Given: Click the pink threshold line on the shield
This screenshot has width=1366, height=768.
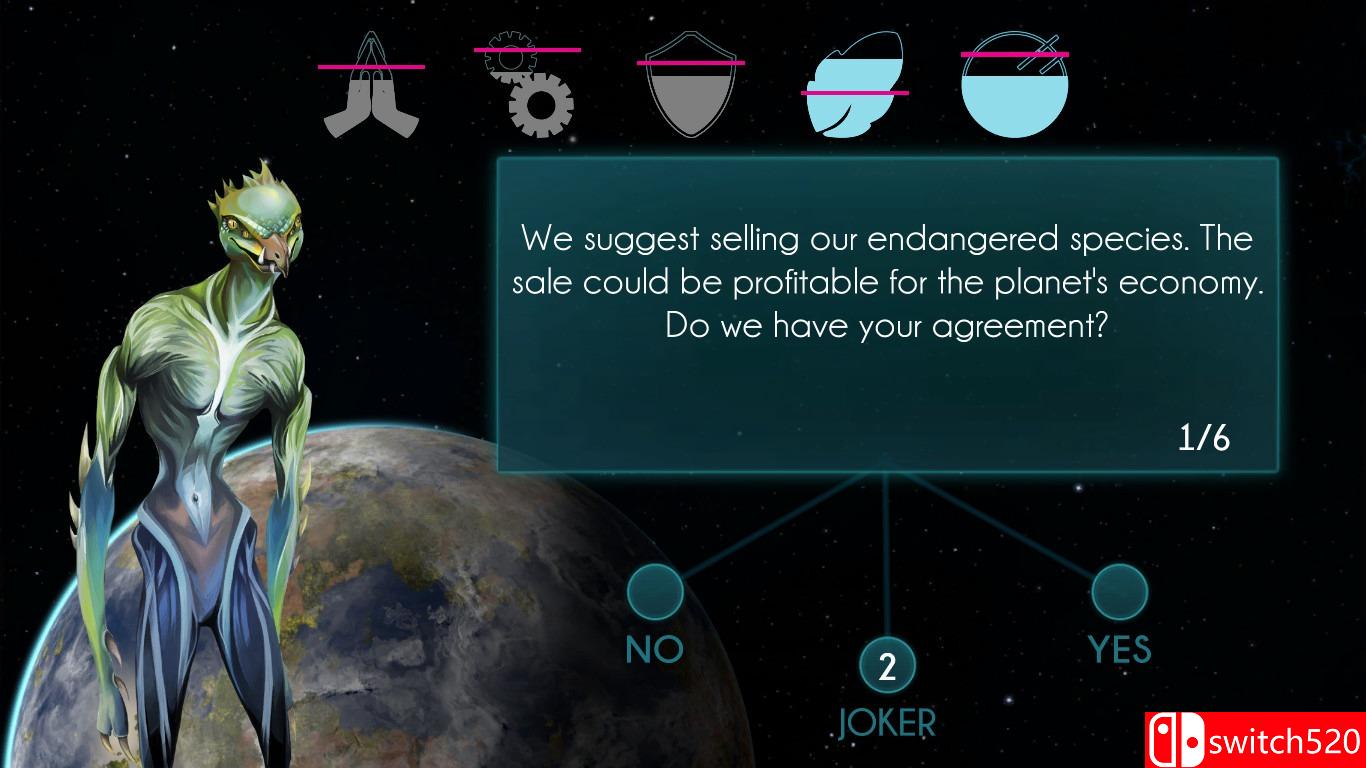Looking at the screenshot, I should click(690, 62).
